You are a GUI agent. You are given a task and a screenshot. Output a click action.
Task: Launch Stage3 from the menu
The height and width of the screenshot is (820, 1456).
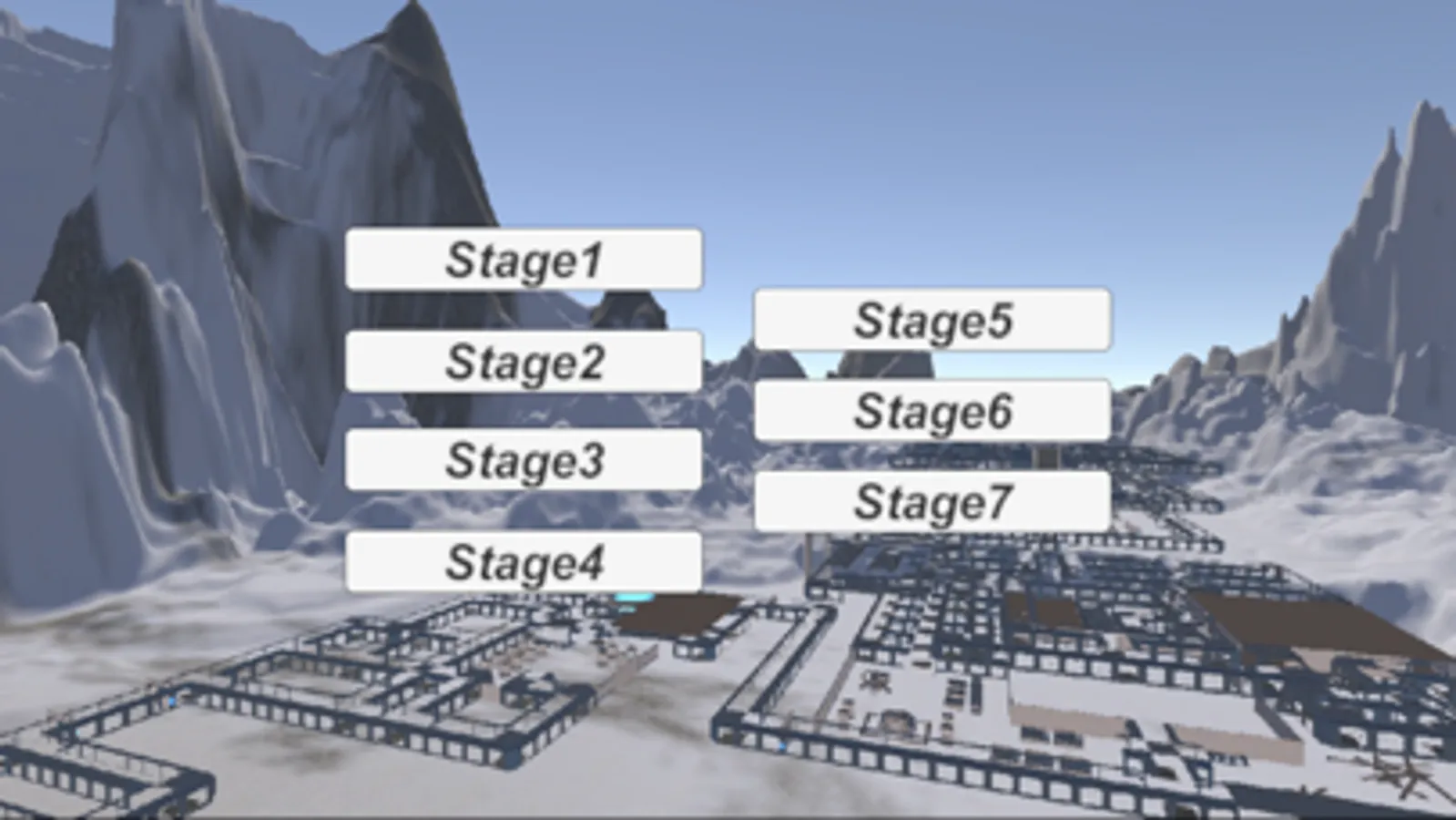coord(526,461)
